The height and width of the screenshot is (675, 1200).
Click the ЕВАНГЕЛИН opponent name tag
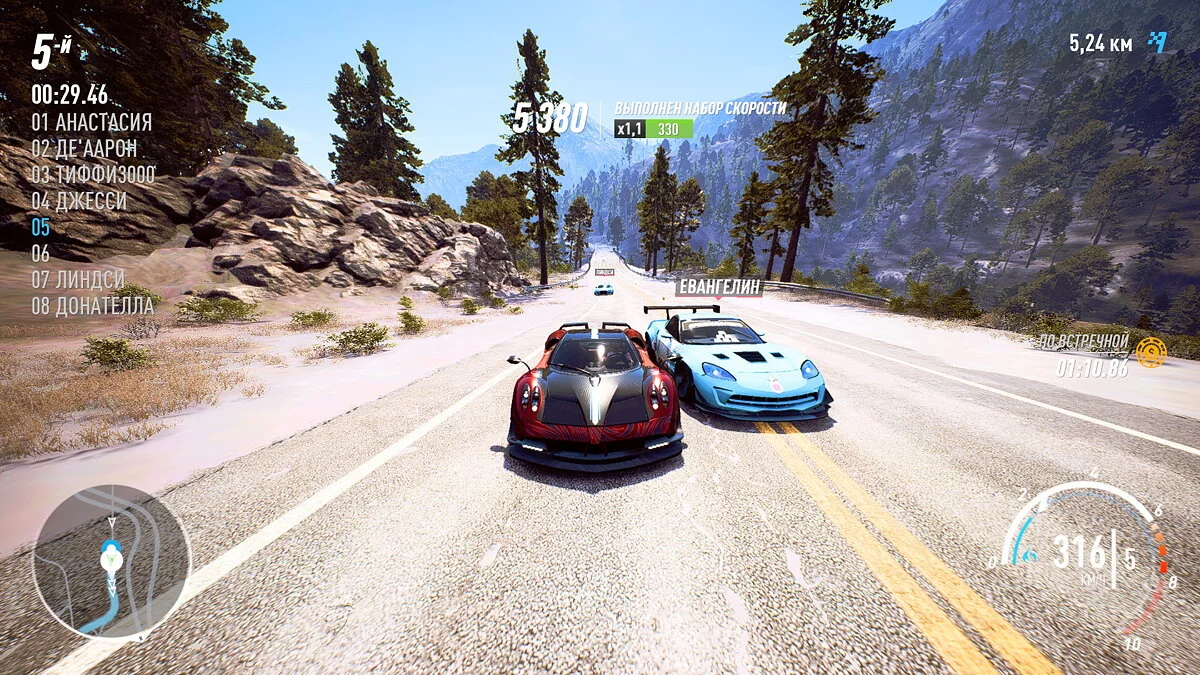point(718,288)
